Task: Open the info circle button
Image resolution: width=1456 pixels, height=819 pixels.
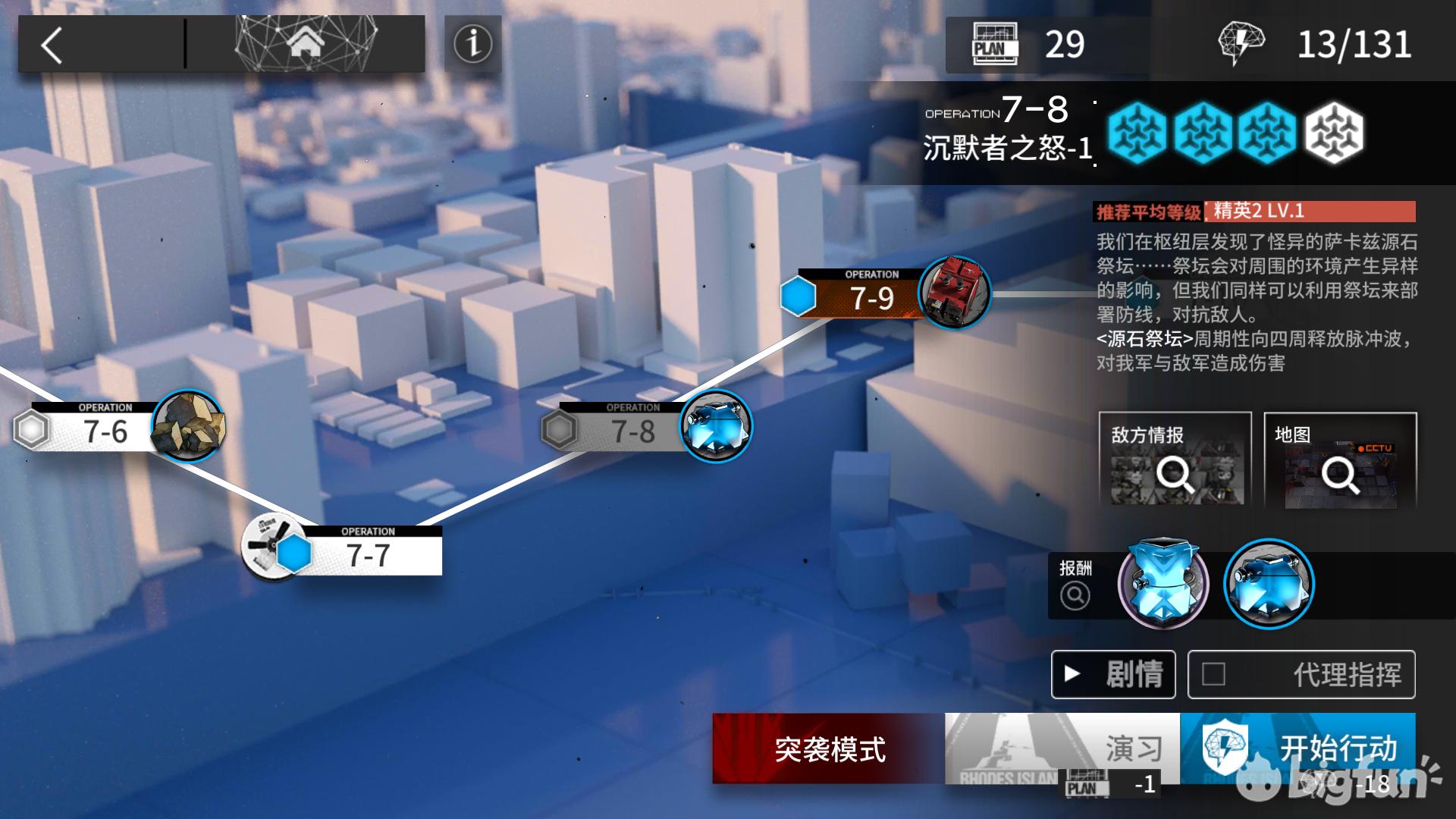Action: click(472, 44)
